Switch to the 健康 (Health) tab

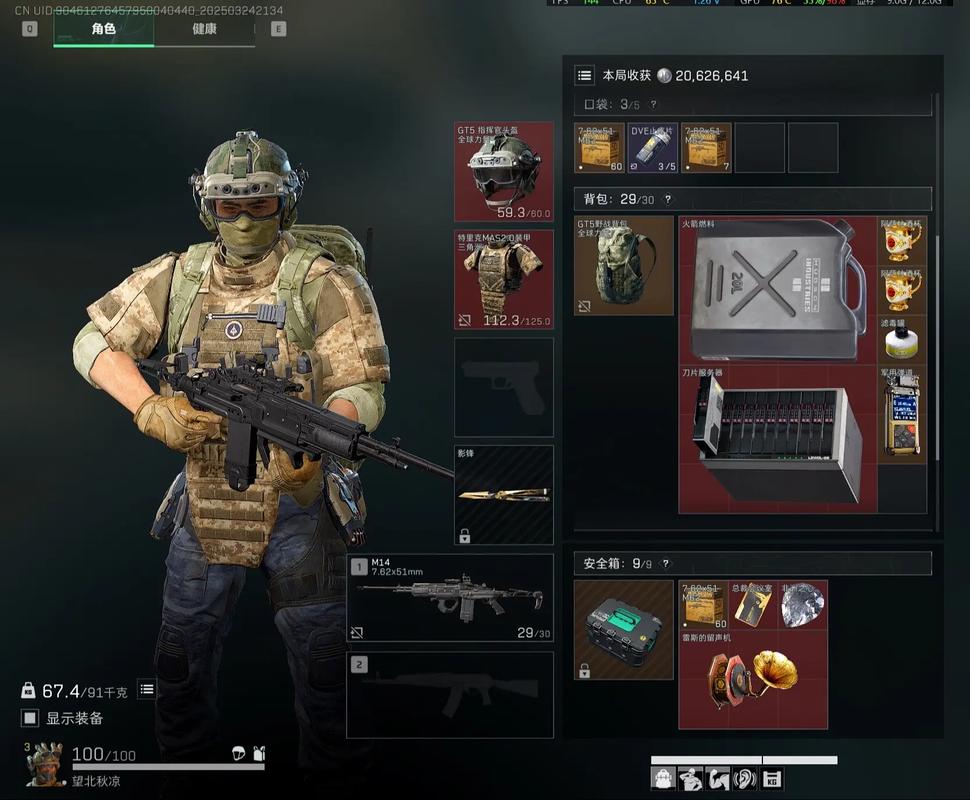tap(204, 29)
